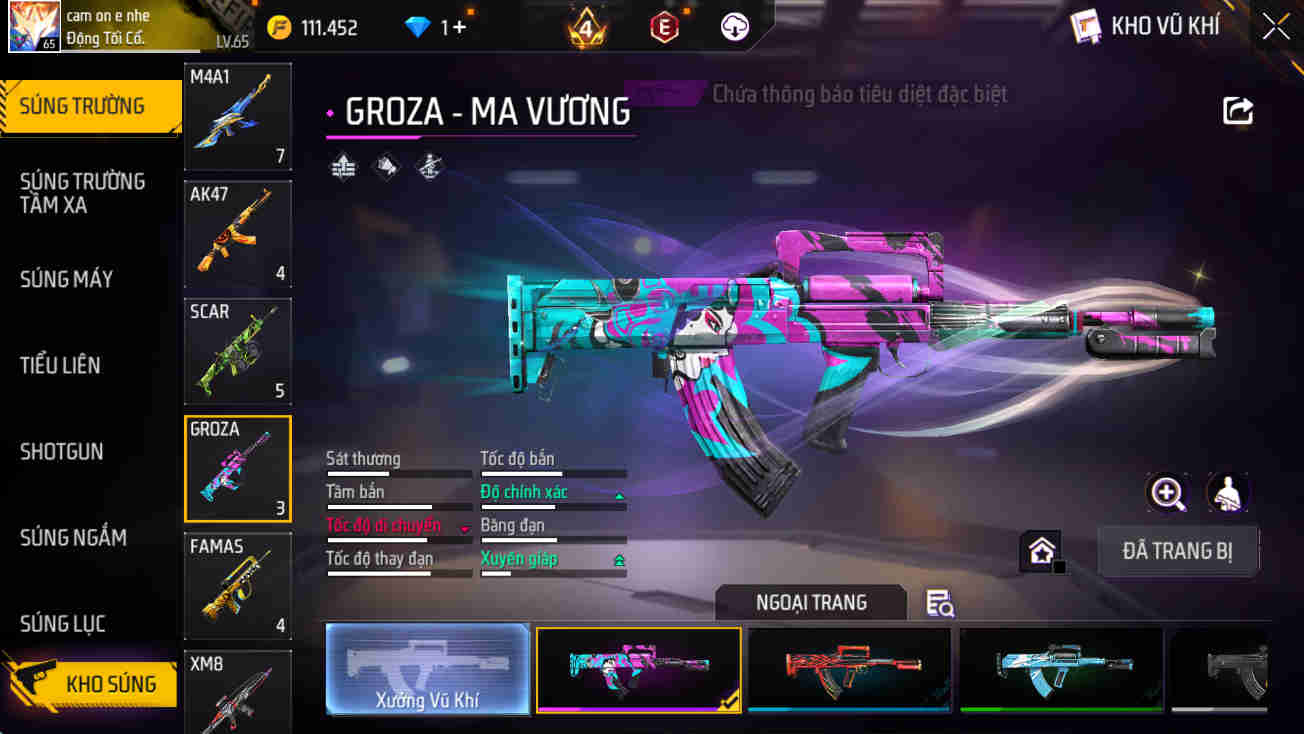Select the FAMAS weapon tile
Viewport: 1304px width, 734px height.
point(238,586)
